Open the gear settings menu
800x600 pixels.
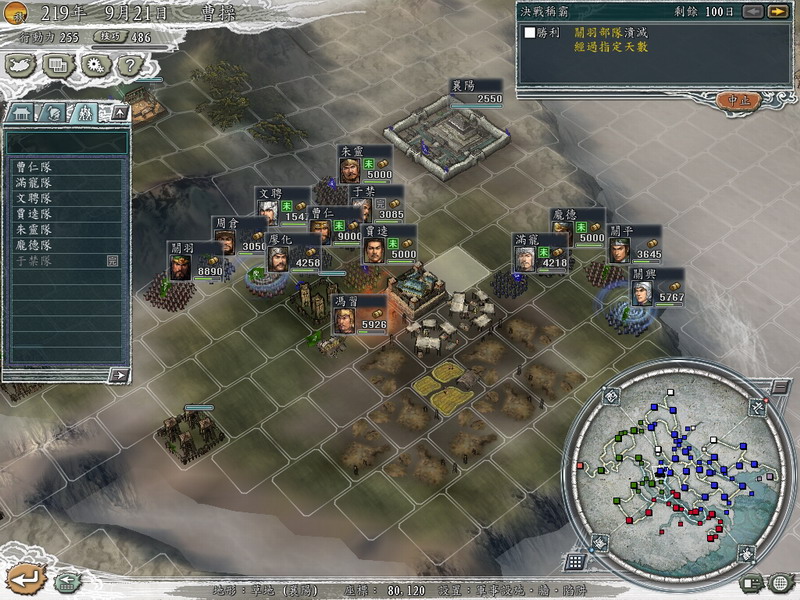click(95, 65)
